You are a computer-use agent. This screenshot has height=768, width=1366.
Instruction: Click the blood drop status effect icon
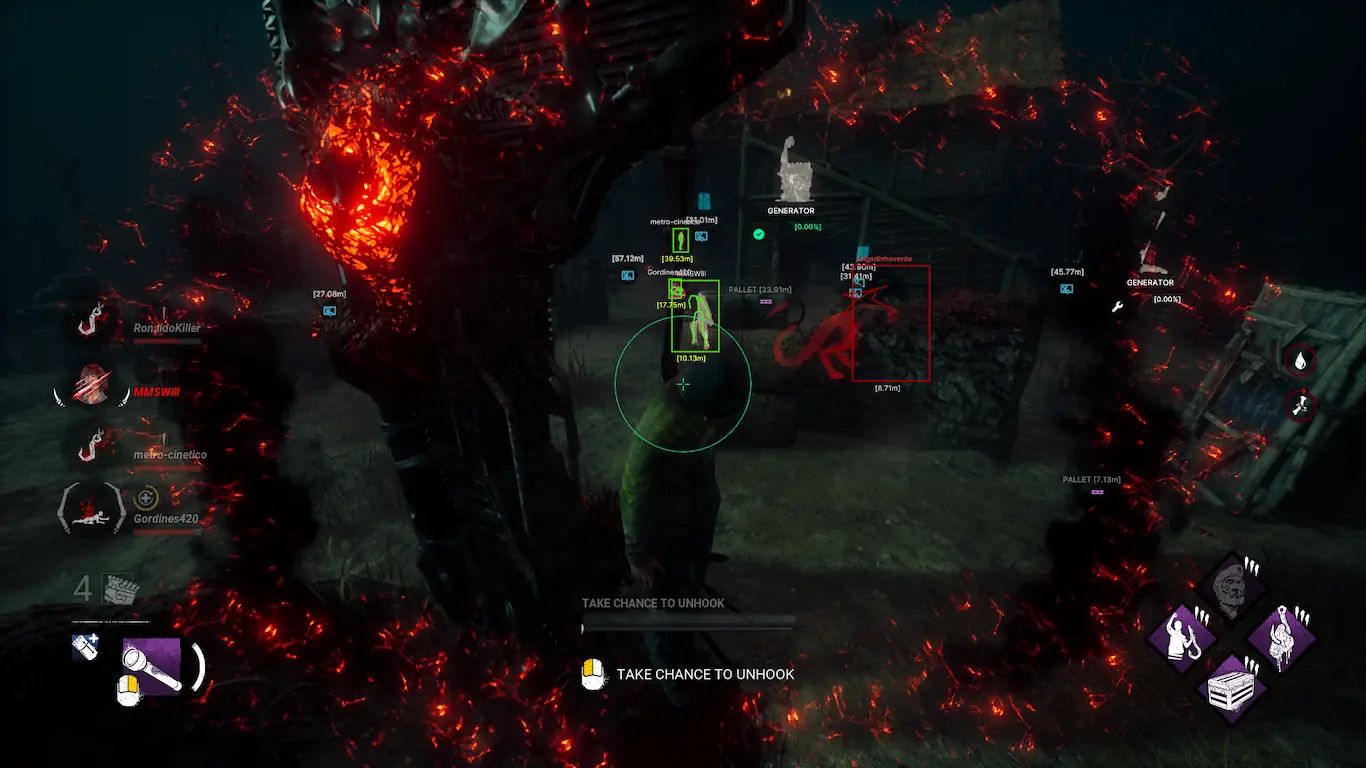(1301, 360)
